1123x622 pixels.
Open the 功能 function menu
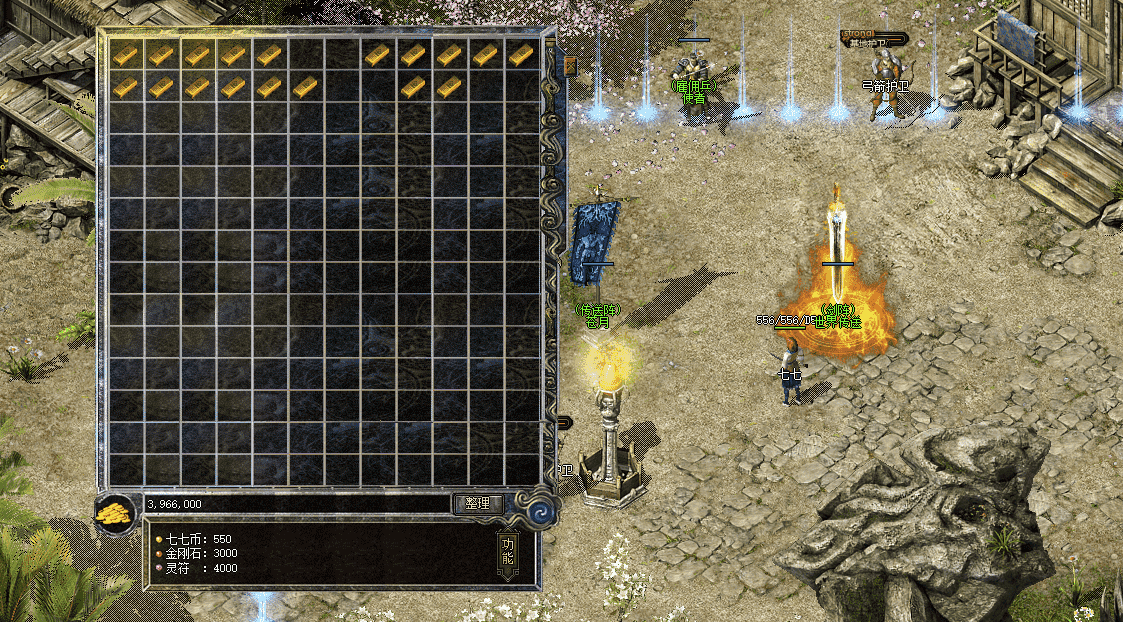tap(507, 551)
